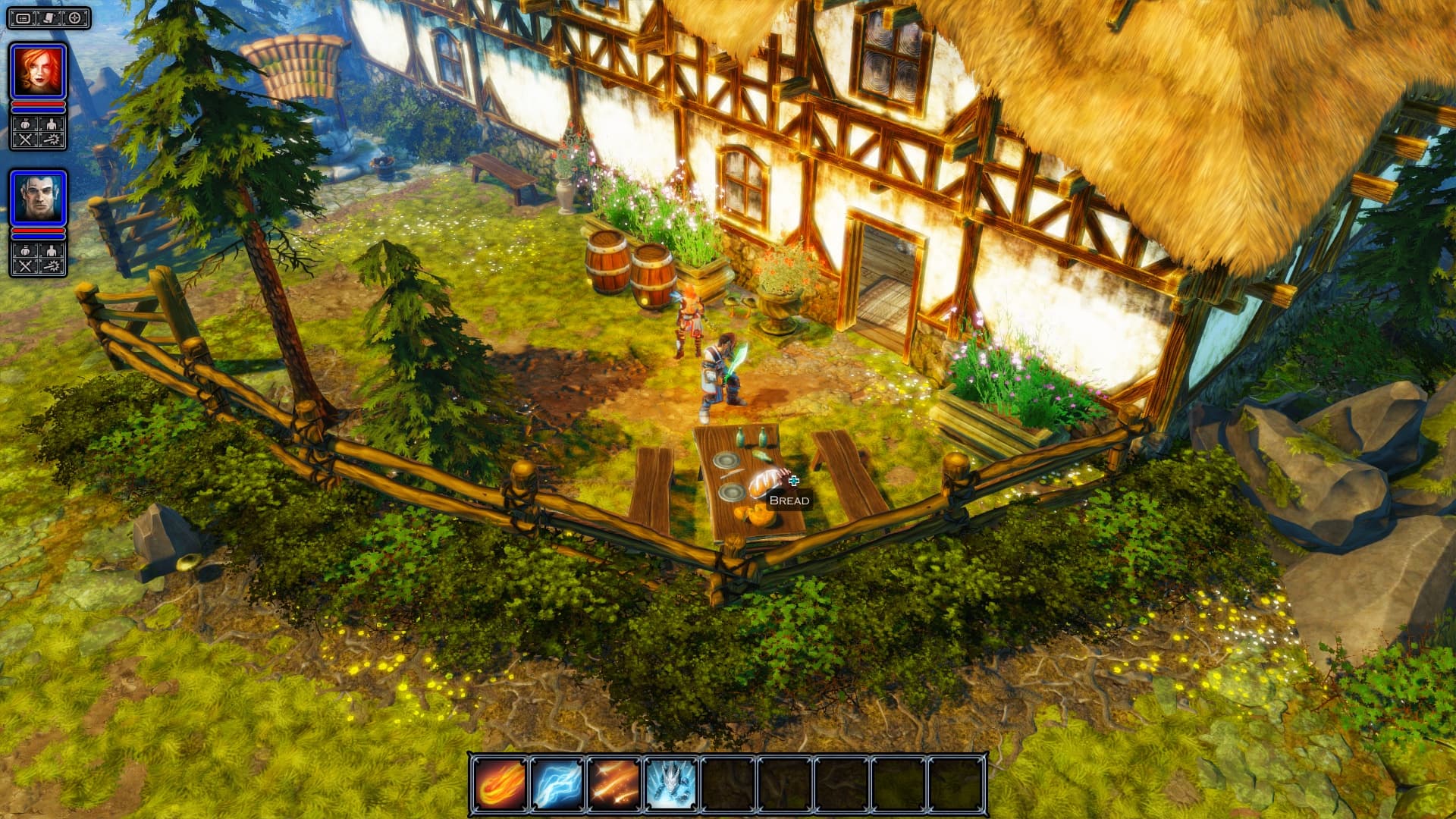Select the crossed swords icon under the top portrait
The height and width of the screenshot is (819, 1456).
point(24,138)
